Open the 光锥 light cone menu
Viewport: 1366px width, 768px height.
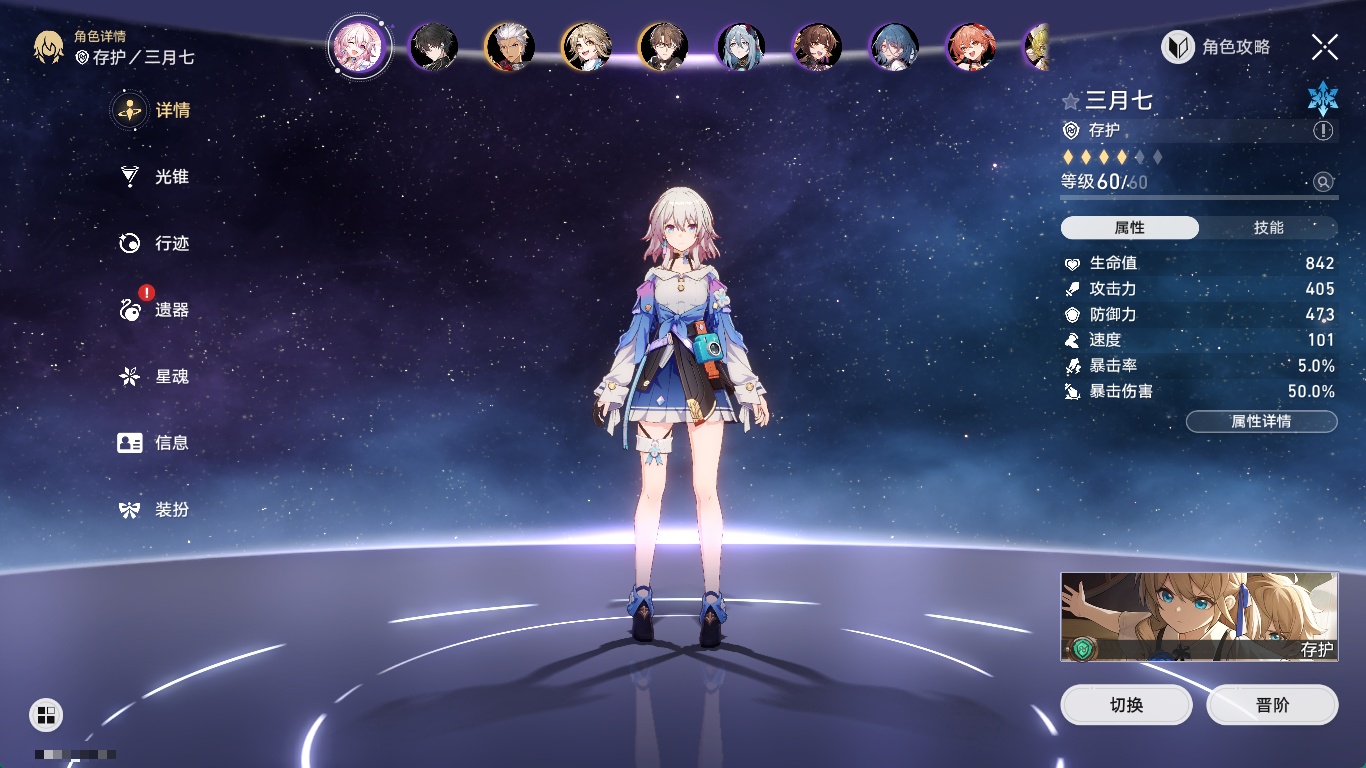(x=154, y=177)
